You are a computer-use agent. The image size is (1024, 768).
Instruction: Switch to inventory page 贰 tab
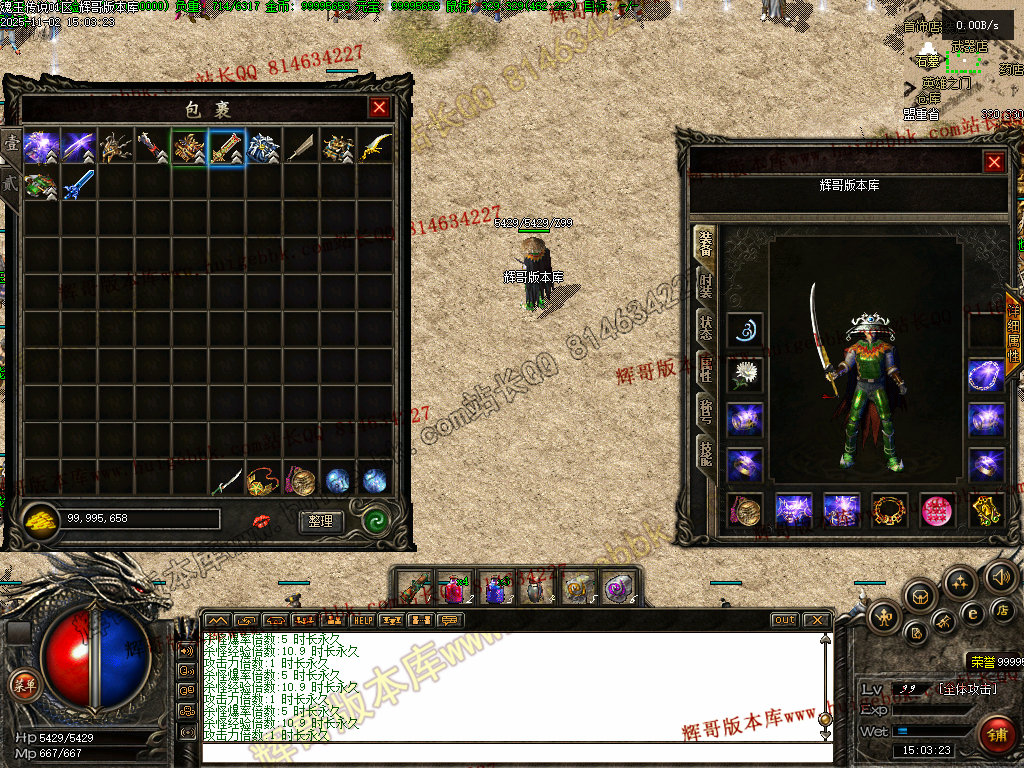click(x=10, y=184)
